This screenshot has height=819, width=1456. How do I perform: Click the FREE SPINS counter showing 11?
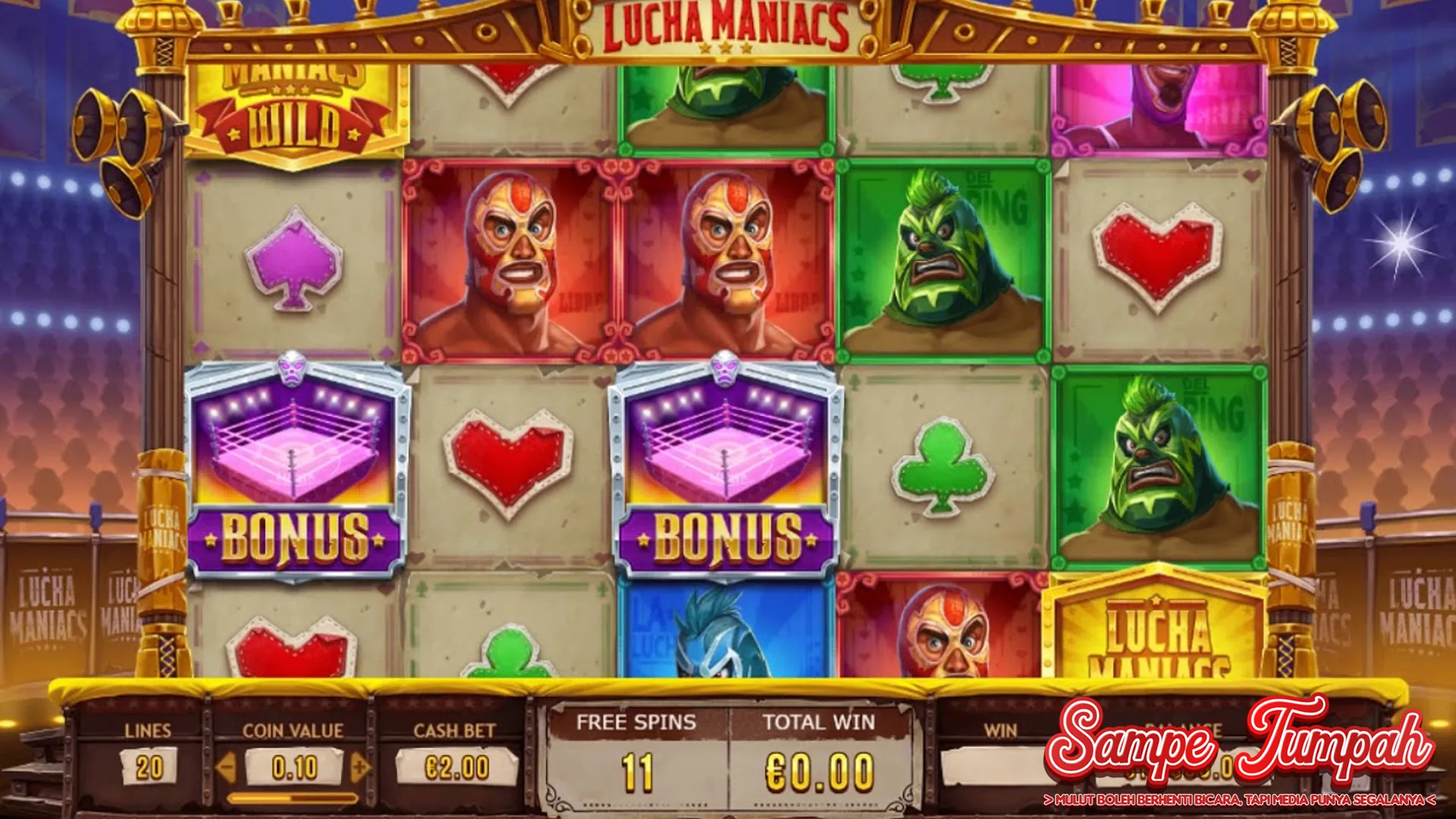(x=635, y=772)
